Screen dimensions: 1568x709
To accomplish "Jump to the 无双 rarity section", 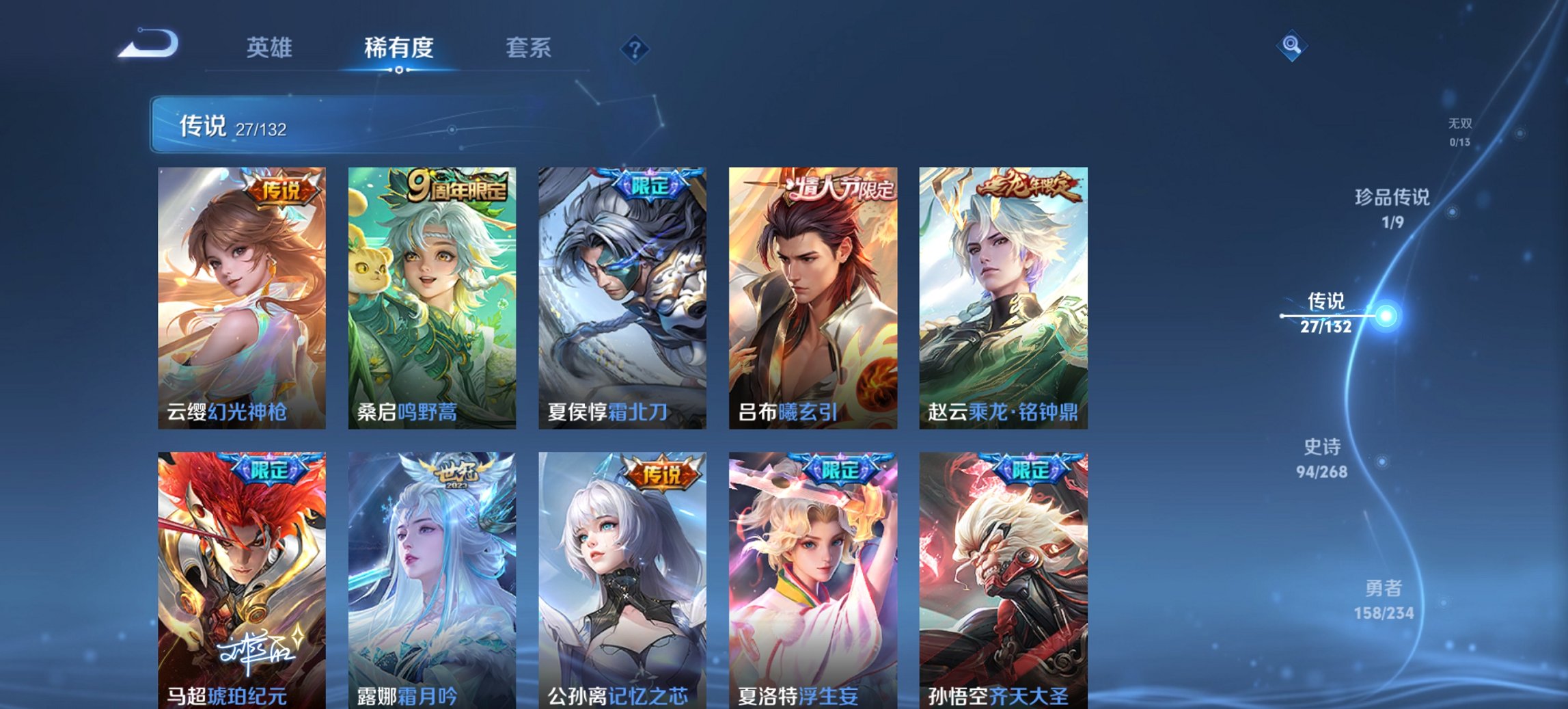I will (1460, 130).
